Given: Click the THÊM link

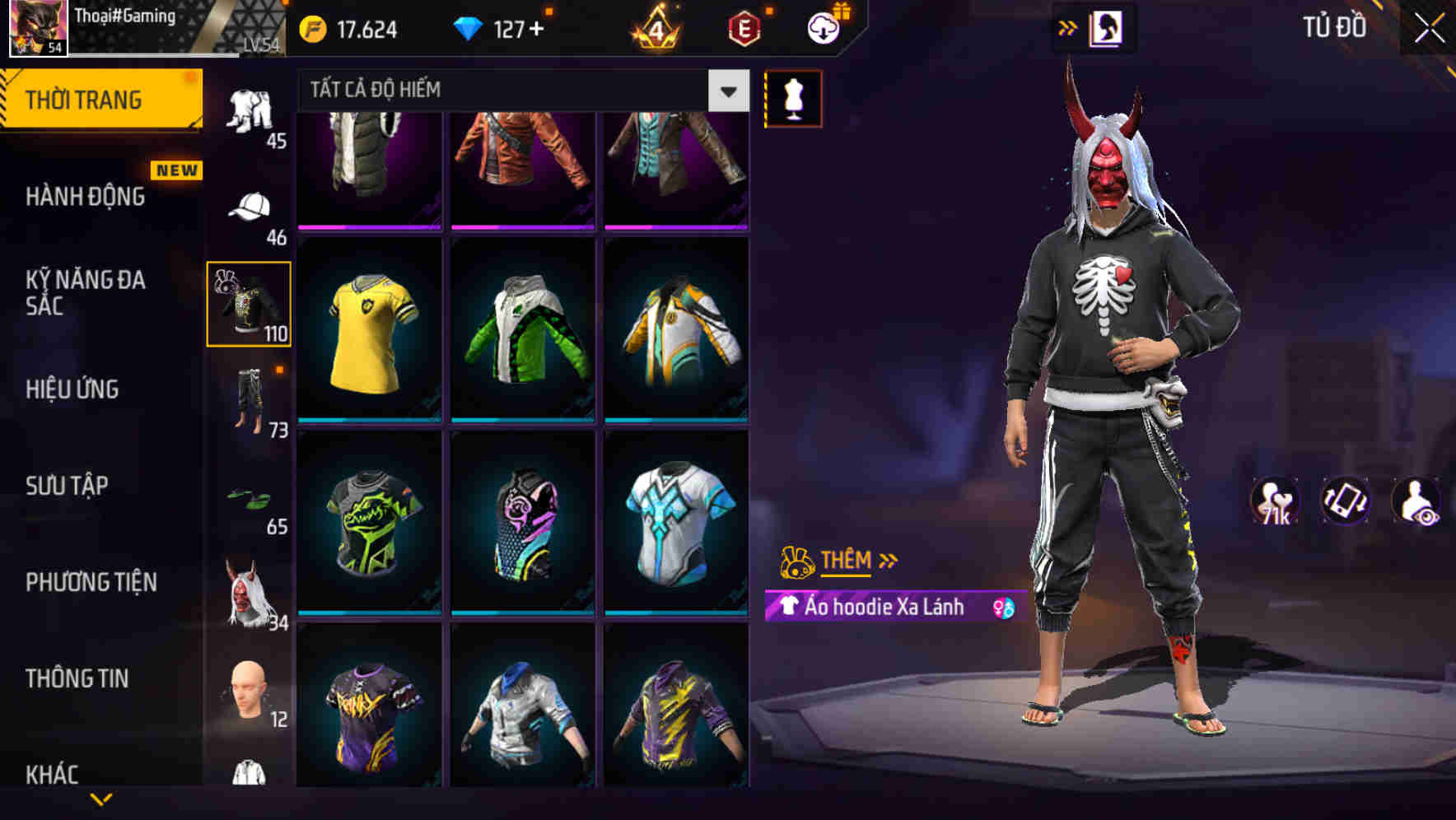Looking at the screenshot, I should [x=846, y=561].
